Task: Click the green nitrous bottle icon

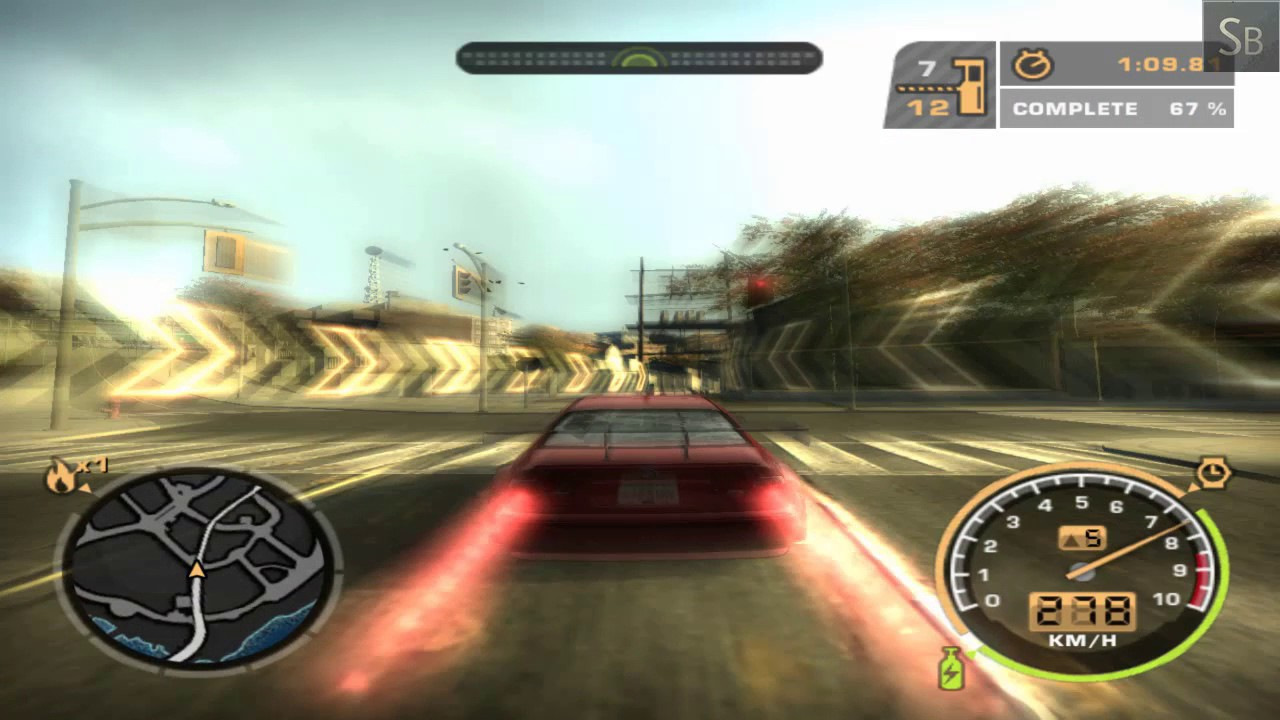Action: (x=951, y=669)
